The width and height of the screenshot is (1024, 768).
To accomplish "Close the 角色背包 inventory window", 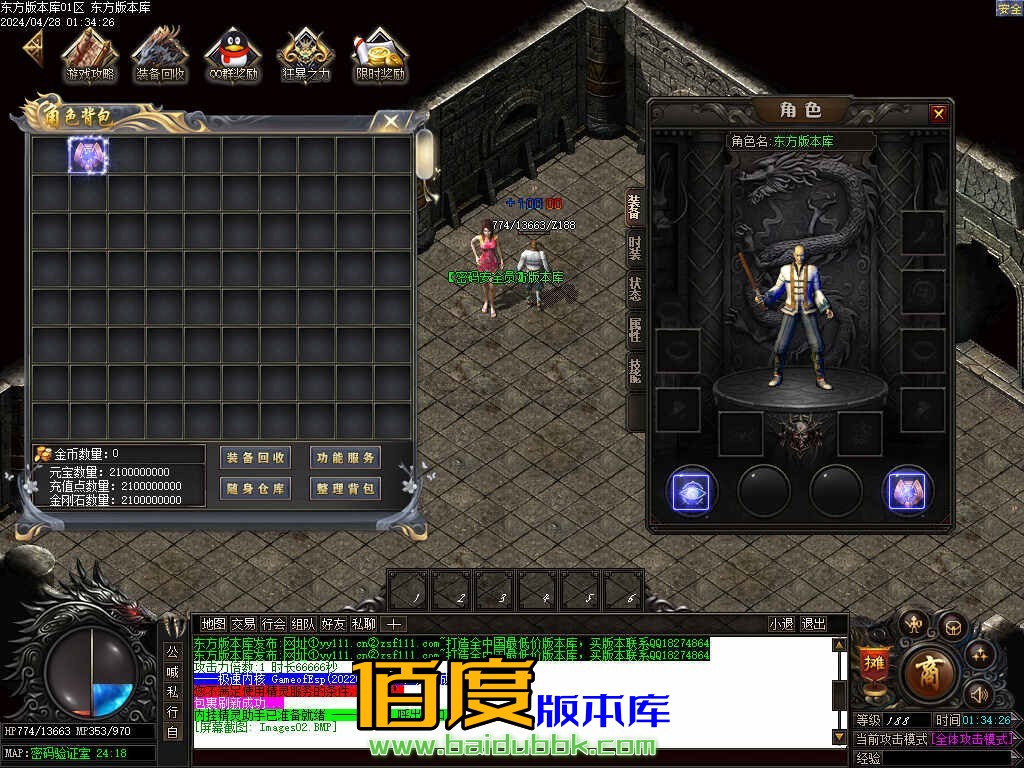I will pos(392,121).
